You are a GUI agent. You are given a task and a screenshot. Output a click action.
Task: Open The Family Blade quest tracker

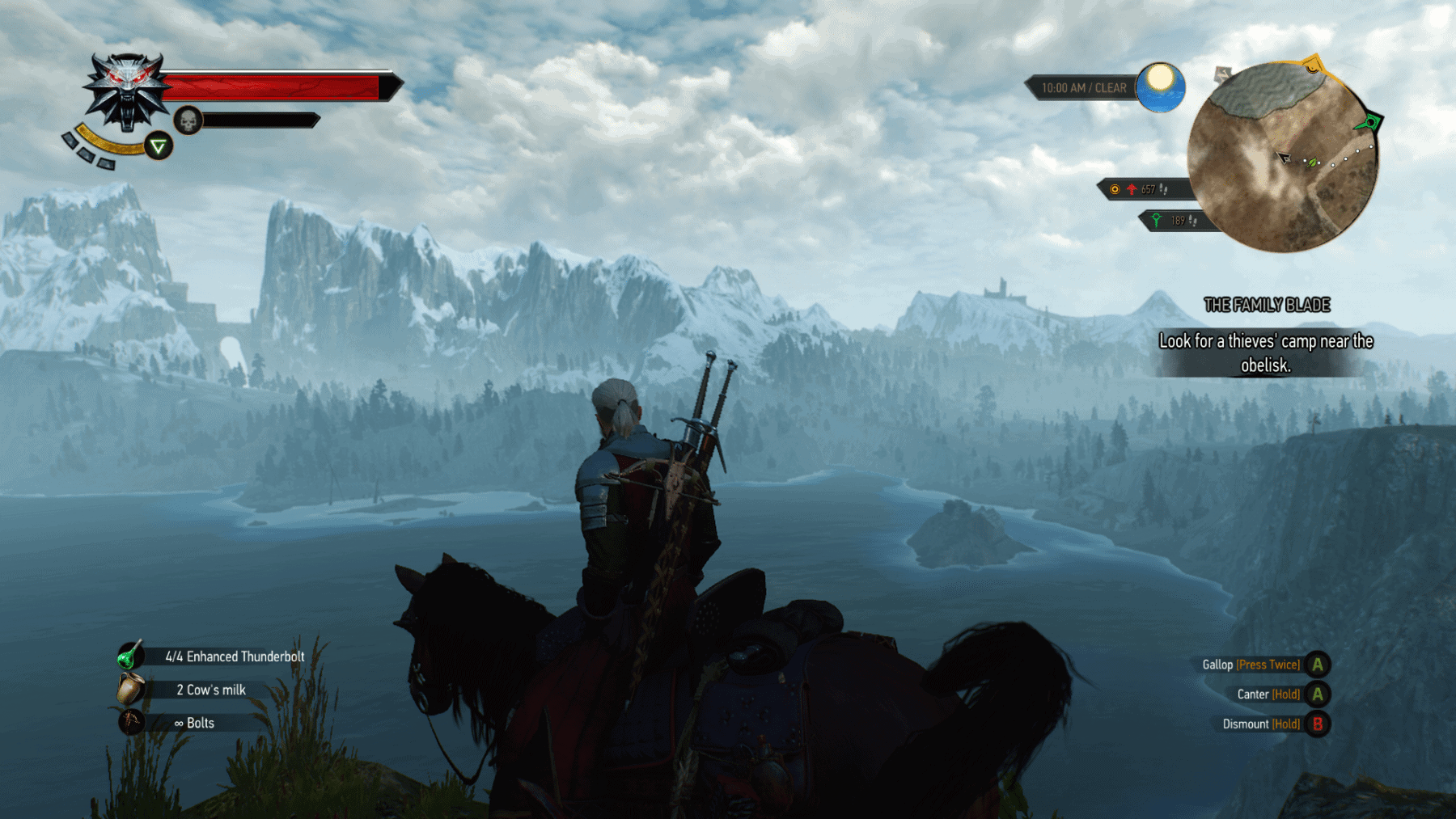[1267, 305]
